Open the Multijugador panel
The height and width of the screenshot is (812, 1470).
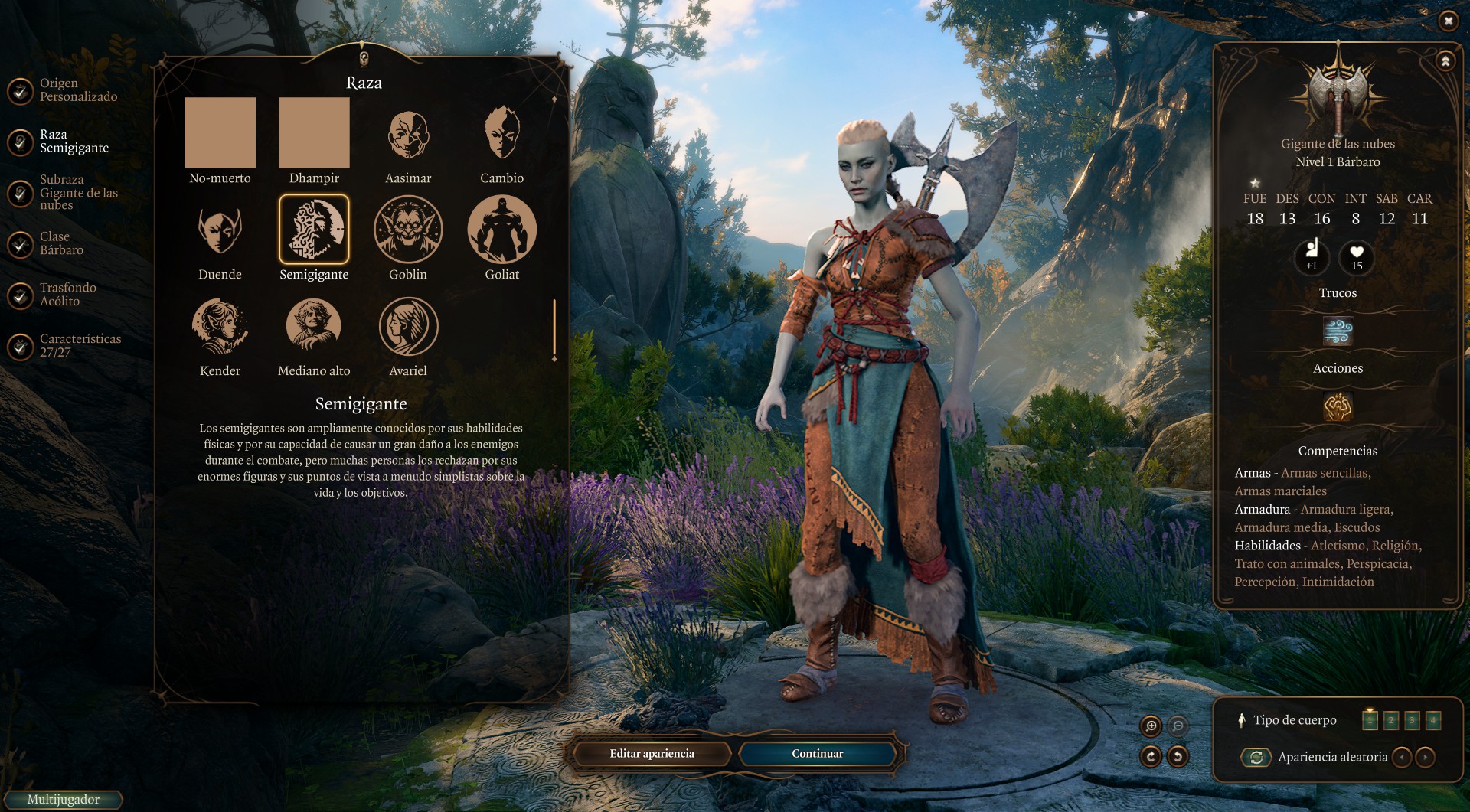click(x=63, y=800)
